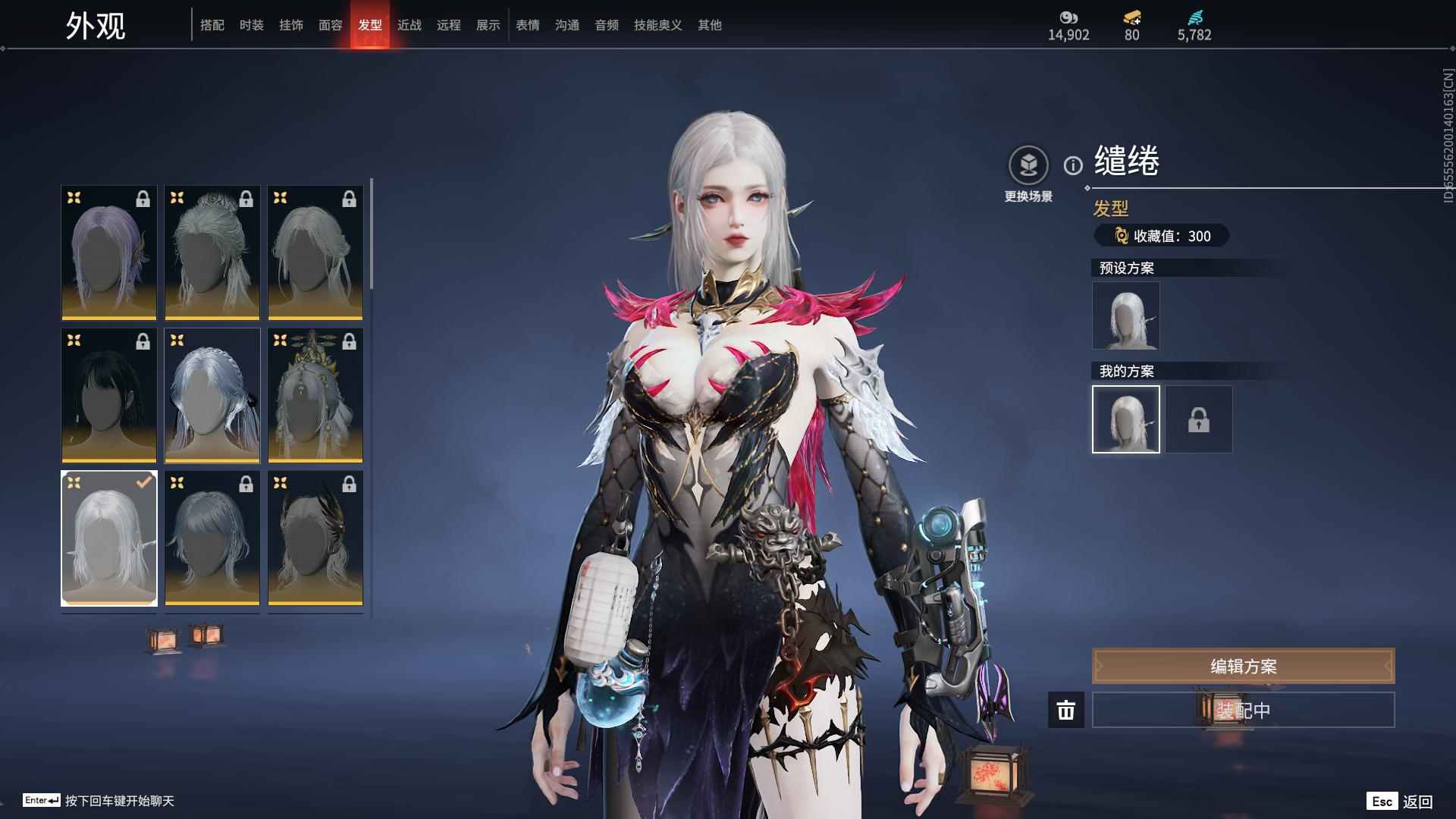Click the Esc 返回 back button
Screen dimensions: 1456x819
(x=1400, y=802)
